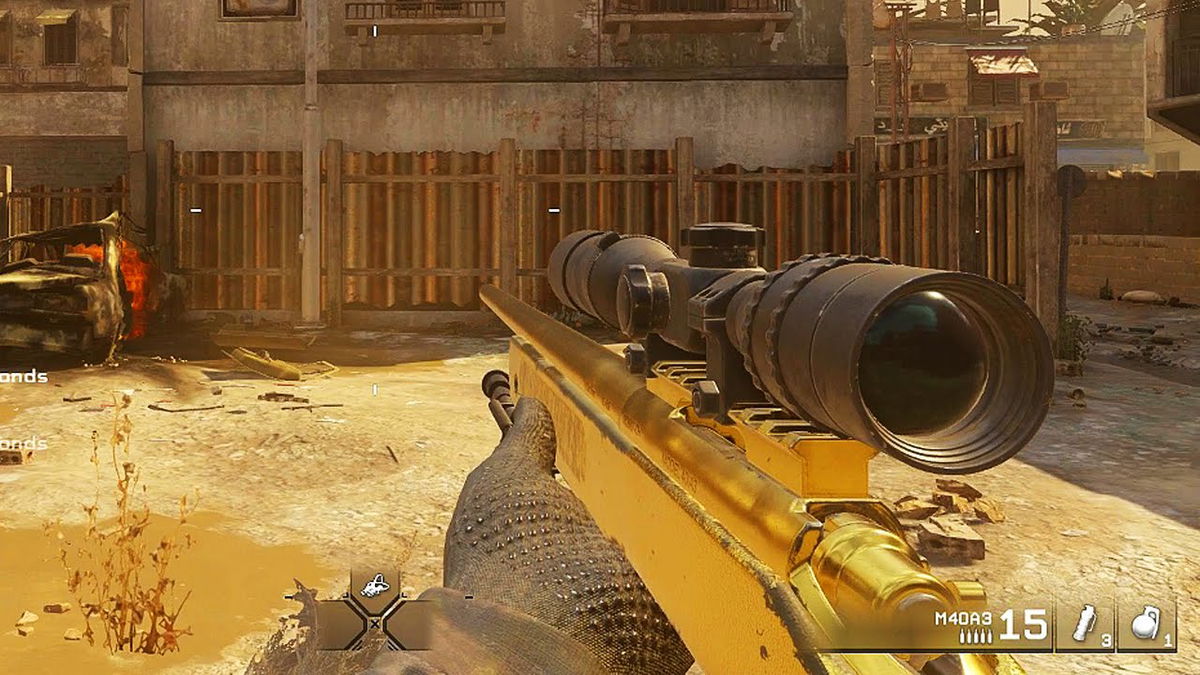Screen dimensions: 1200x675
Task: Click the M40A3 weapon label
Action: 963,617
